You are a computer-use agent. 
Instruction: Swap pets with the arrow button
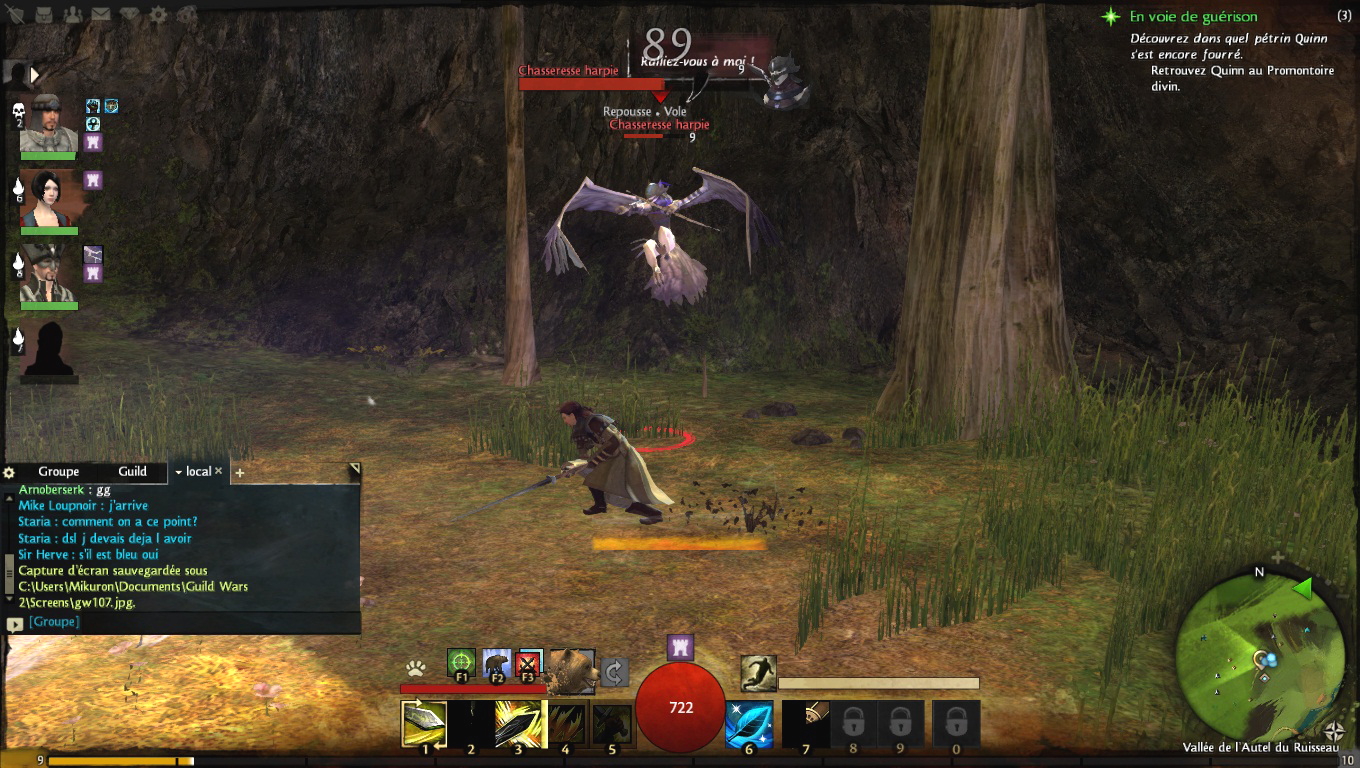click(615, 671)
